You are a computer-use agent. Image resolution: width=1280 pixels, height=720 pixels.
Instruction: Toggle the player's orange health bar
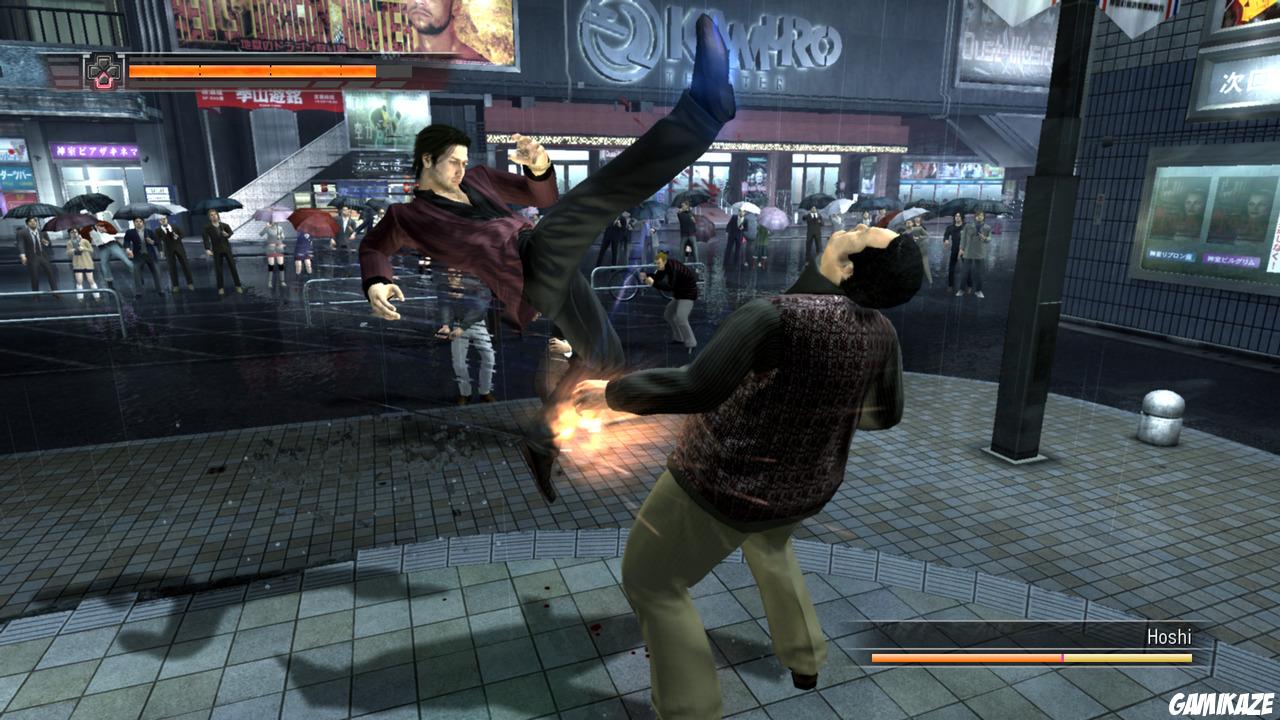[x=250, y=70]
